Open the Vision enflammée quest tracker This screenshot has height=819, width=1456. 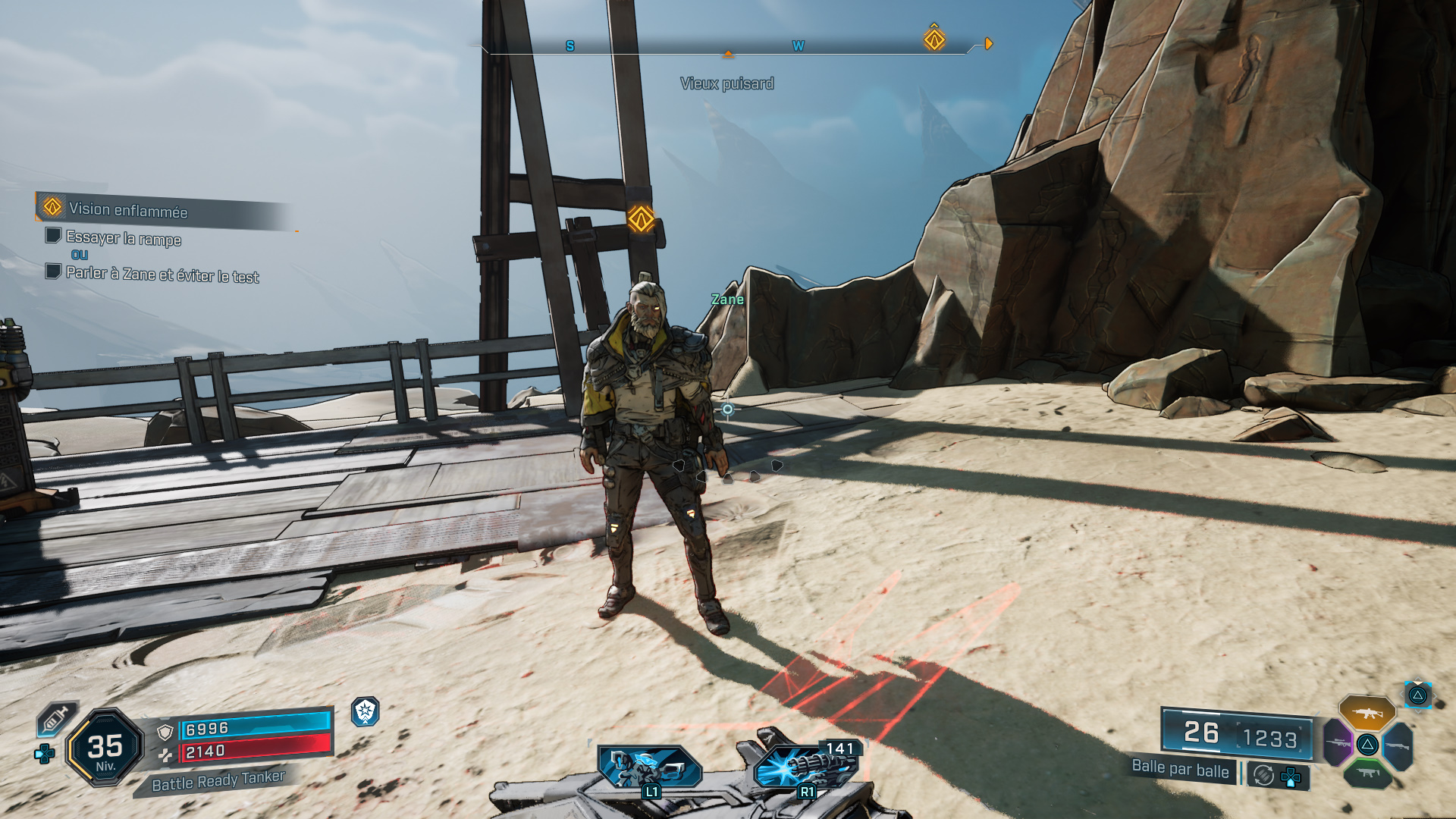click(127, 210)
